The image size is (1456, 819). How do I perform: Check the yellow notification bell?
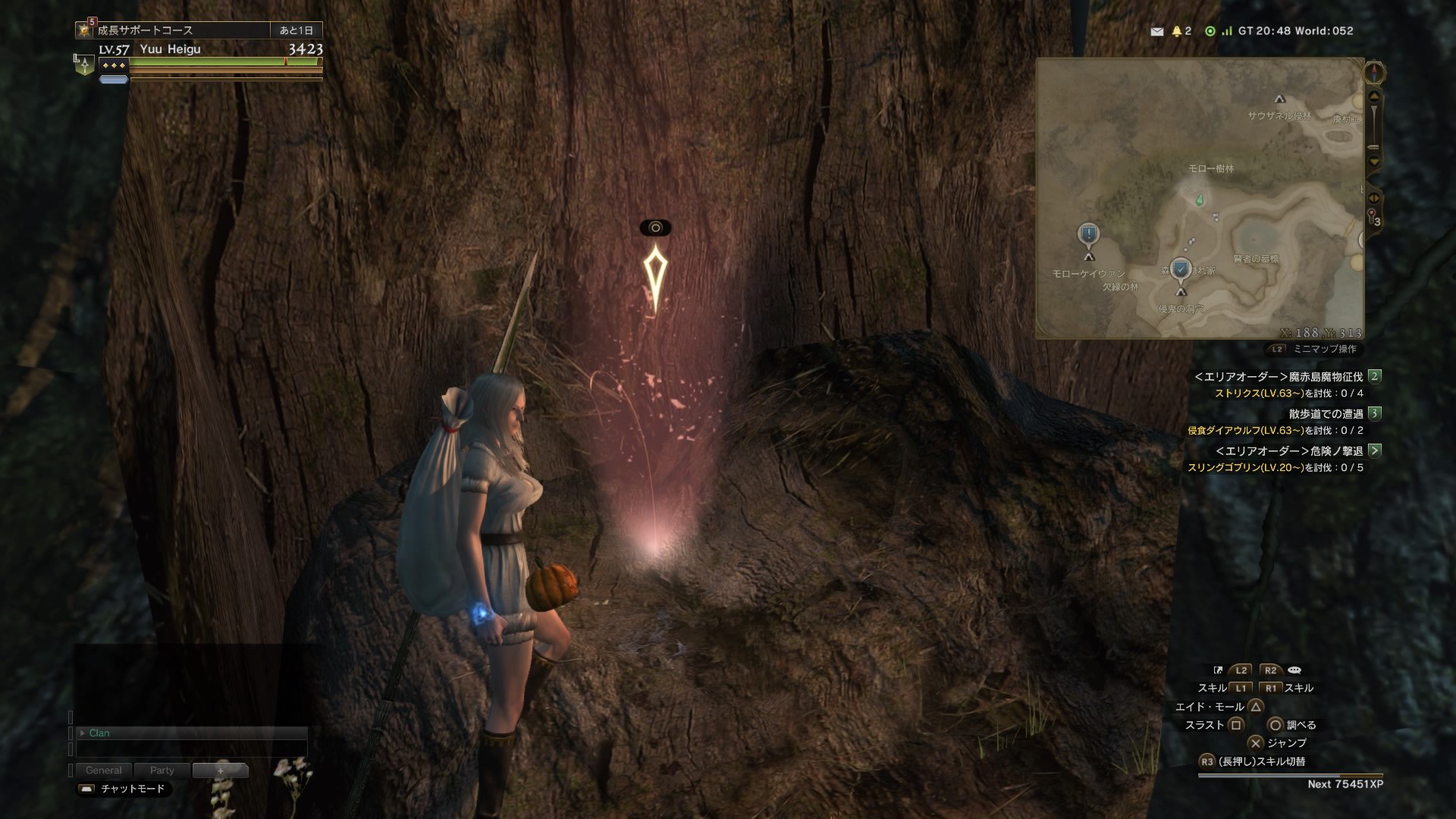point(1177,31)
